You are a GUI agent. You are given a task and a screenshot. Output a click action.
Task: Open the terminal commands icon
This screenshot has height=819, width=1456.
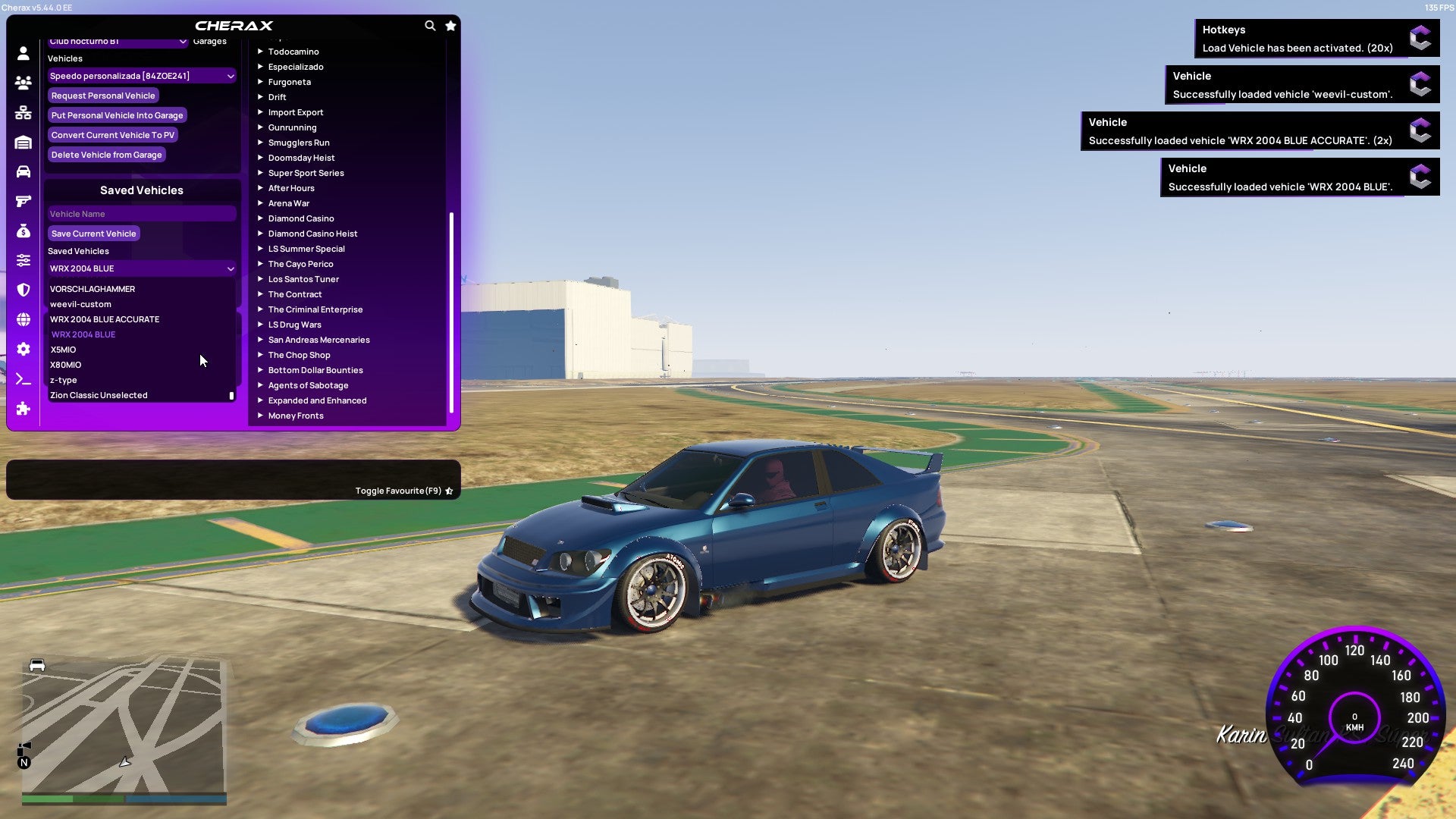coord(23,379)
